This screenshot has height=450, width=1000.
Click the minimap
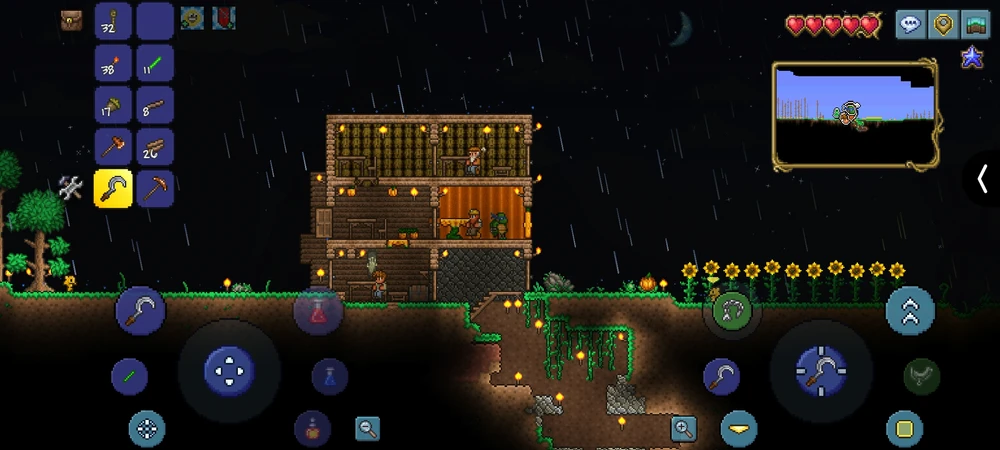(855, 113)
